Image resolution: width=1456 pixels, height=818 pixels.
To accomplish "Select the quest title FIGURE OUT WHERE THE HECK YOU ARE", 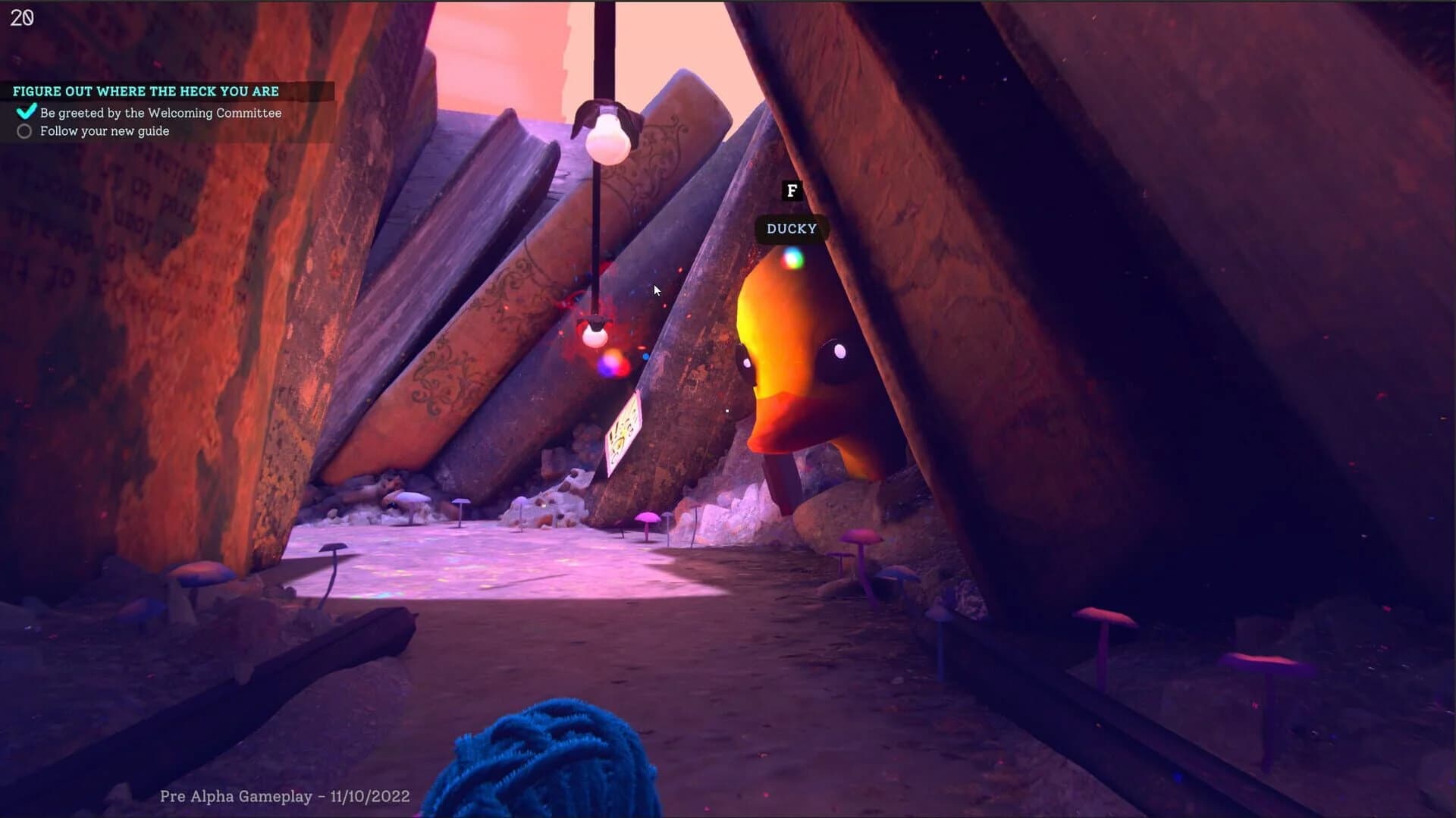I will point(146,91).
